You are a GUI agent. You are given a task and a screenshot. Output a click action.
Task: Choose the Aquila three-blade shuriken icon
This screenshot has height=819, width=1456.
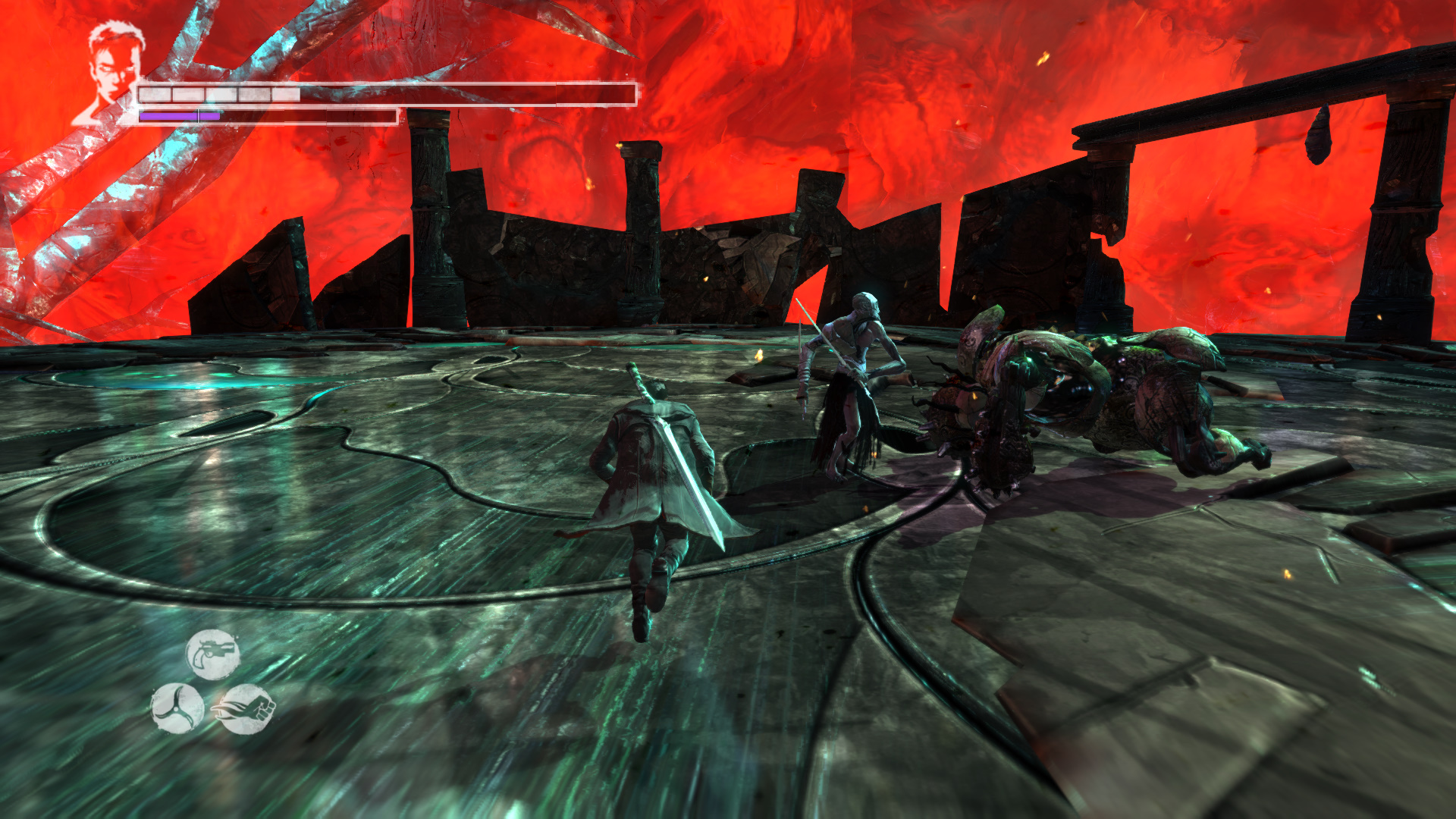coord(177,708)
